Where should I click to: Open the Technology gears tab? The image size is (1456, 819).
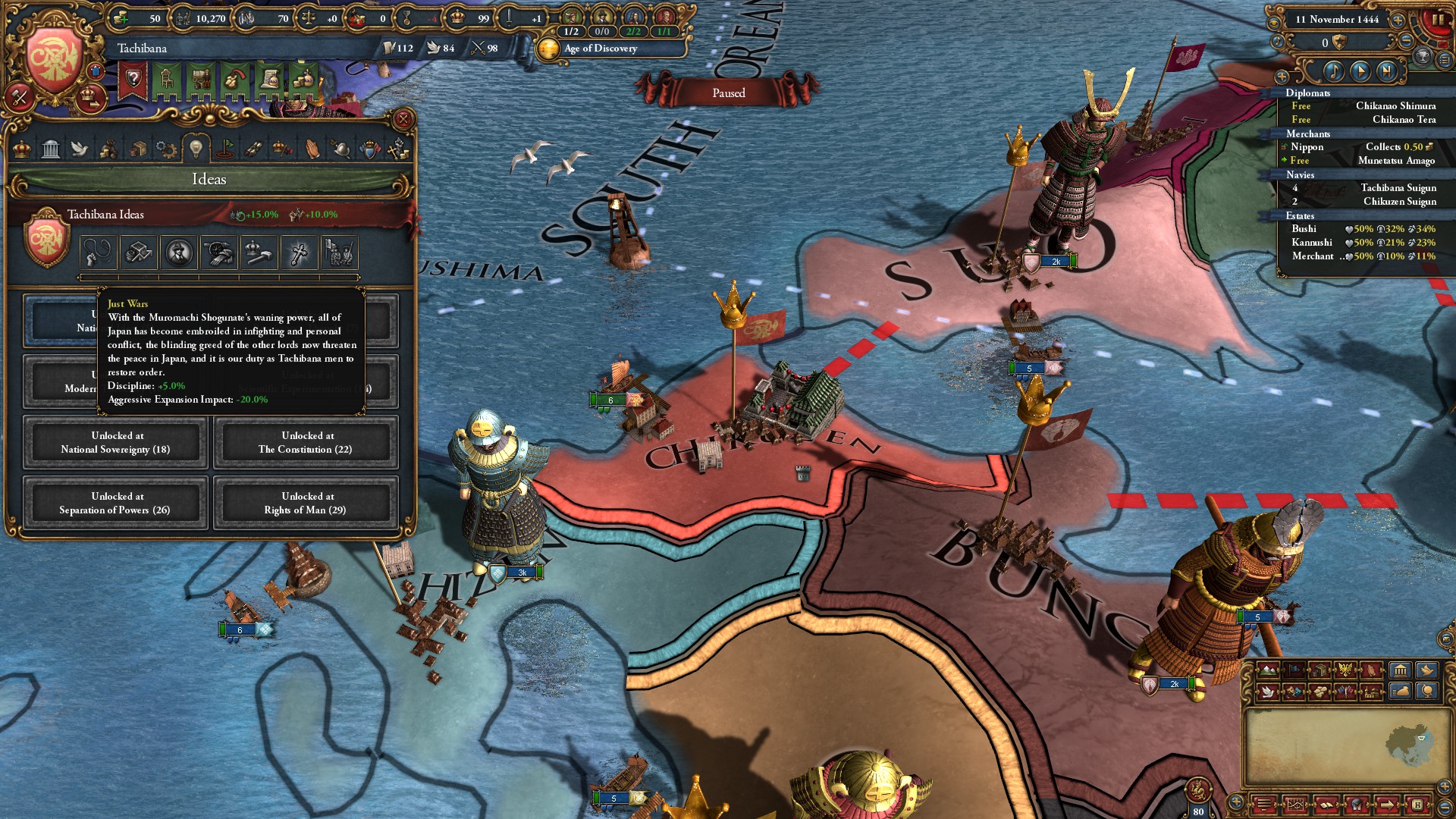[x=166, y=149]
